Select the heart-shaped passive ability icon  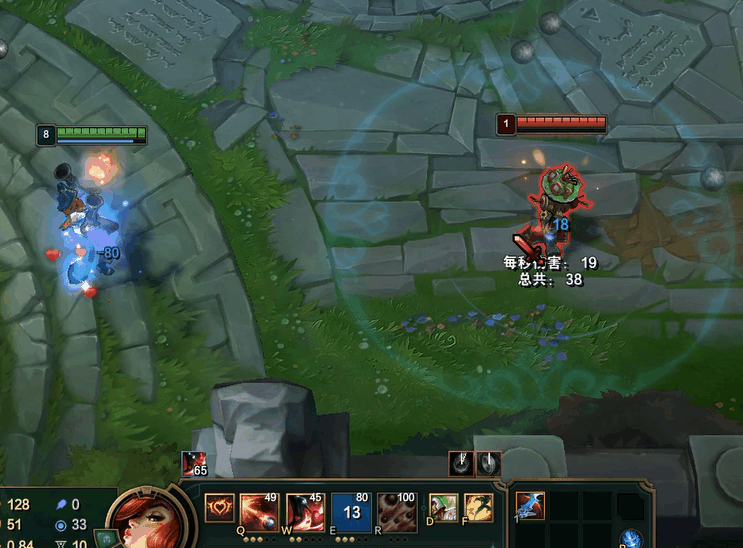point(219,507)
